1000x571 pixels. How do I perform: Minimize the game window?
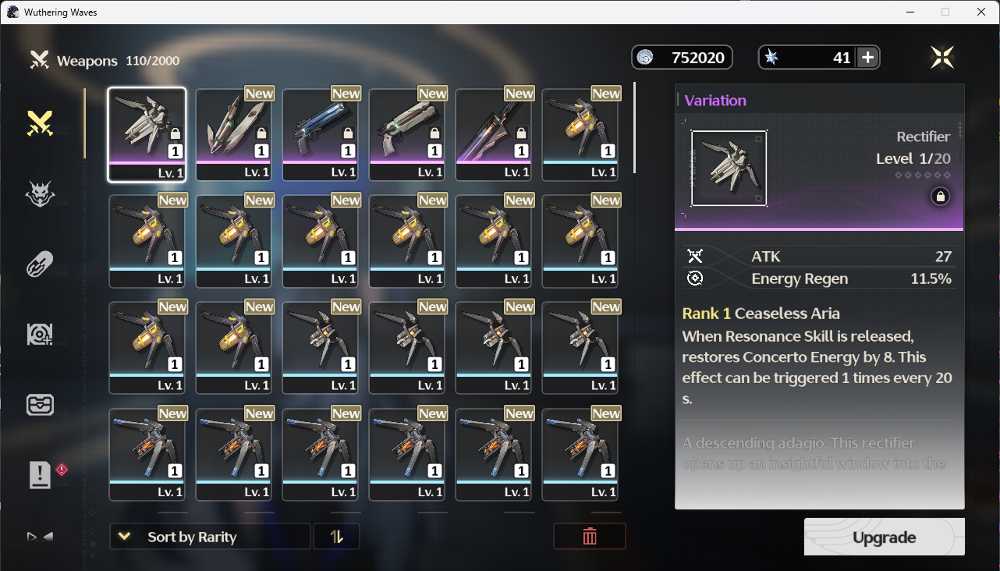click(909, 12)
